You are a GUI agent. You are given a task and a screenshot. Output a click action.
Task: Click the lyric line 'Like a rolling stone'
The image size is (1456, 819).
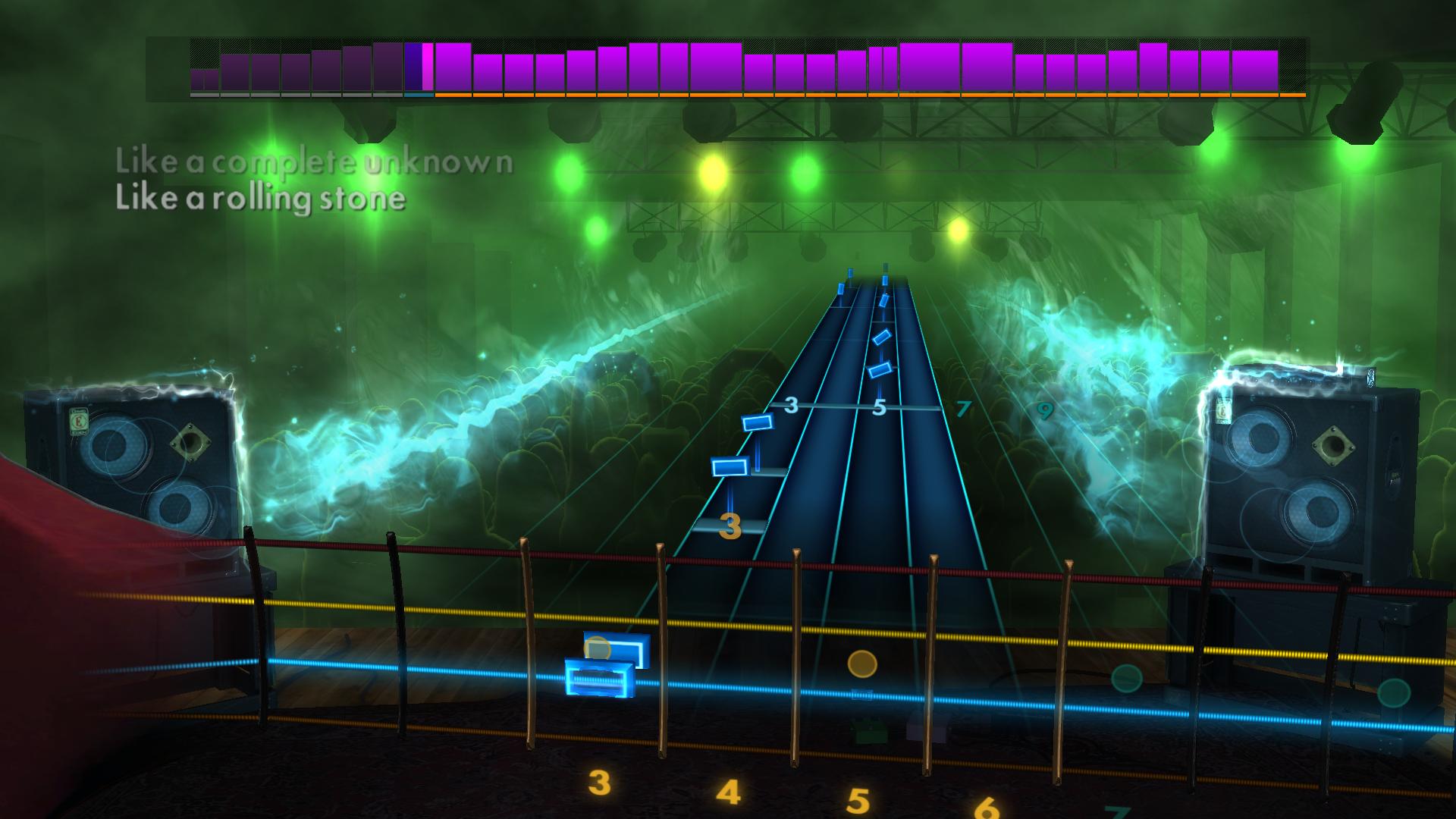coord(259,199)
